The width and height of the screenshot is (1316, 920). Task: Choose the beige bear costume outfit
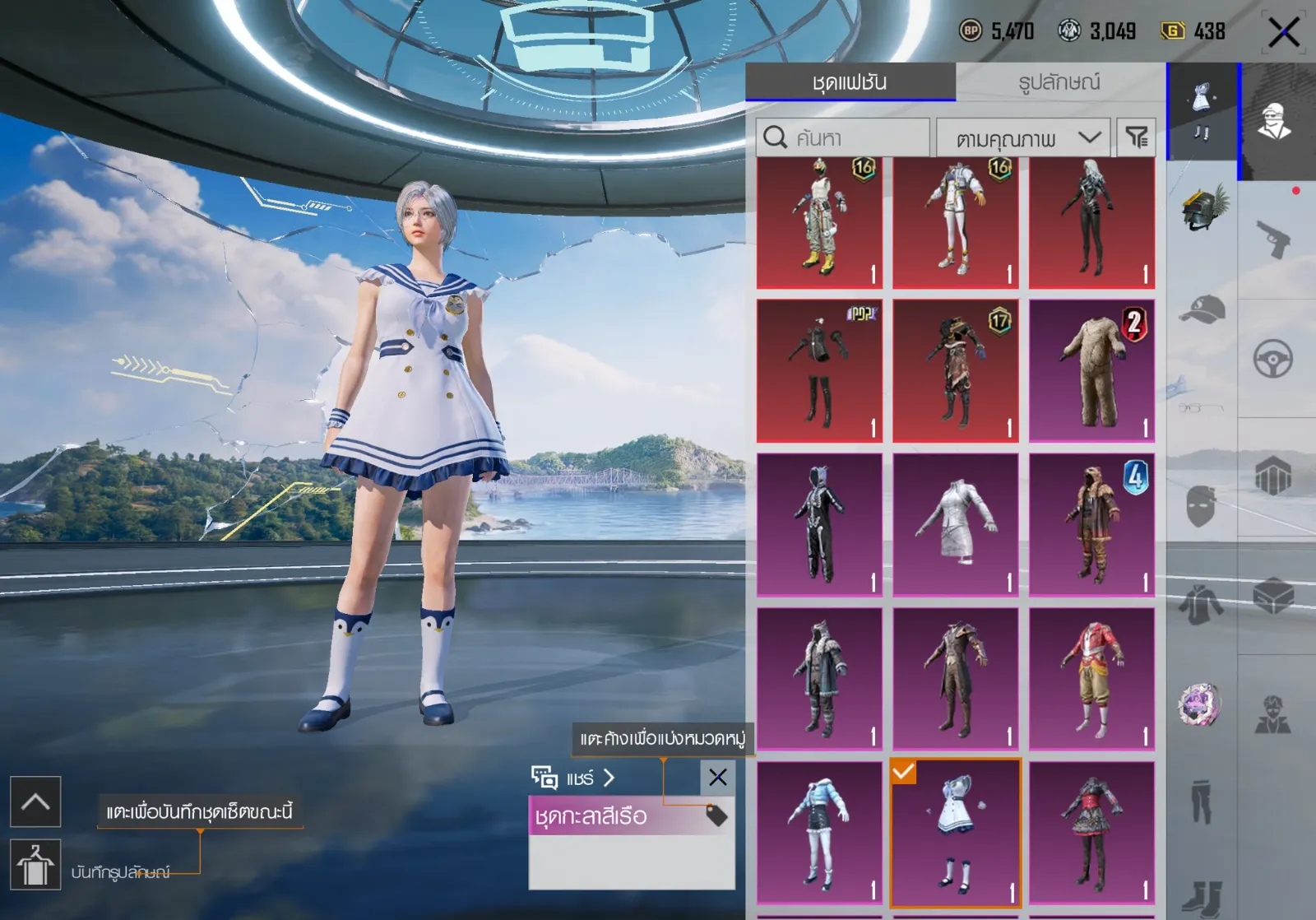(x=1091, y=371)
